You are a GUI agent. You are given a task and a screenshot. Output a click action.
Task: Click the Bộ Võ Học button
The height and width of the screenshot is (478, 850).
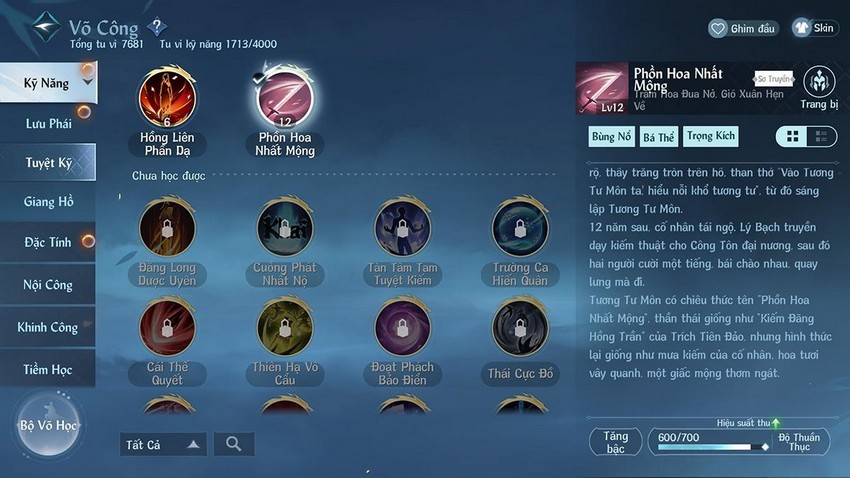point(47,425)
